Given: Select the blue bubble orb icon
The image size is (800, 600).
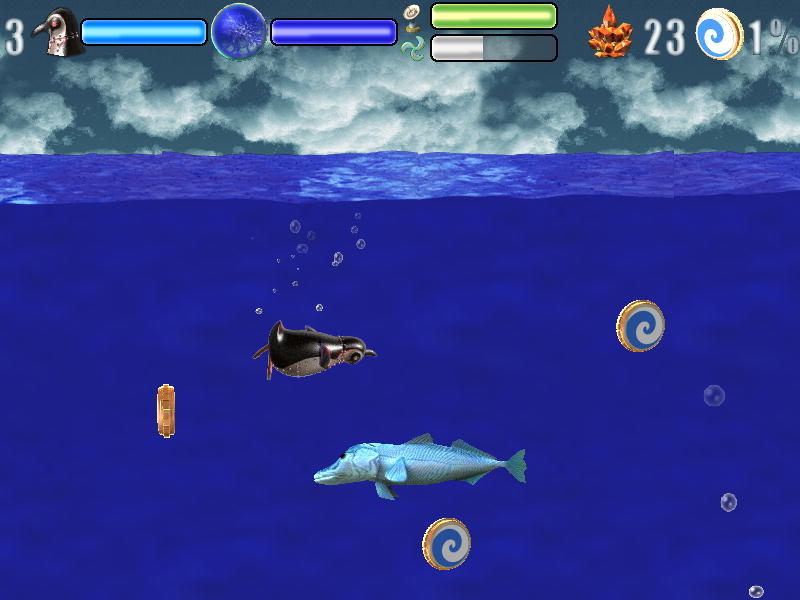Looking at the screenshot, I should [x=239, y=31].
